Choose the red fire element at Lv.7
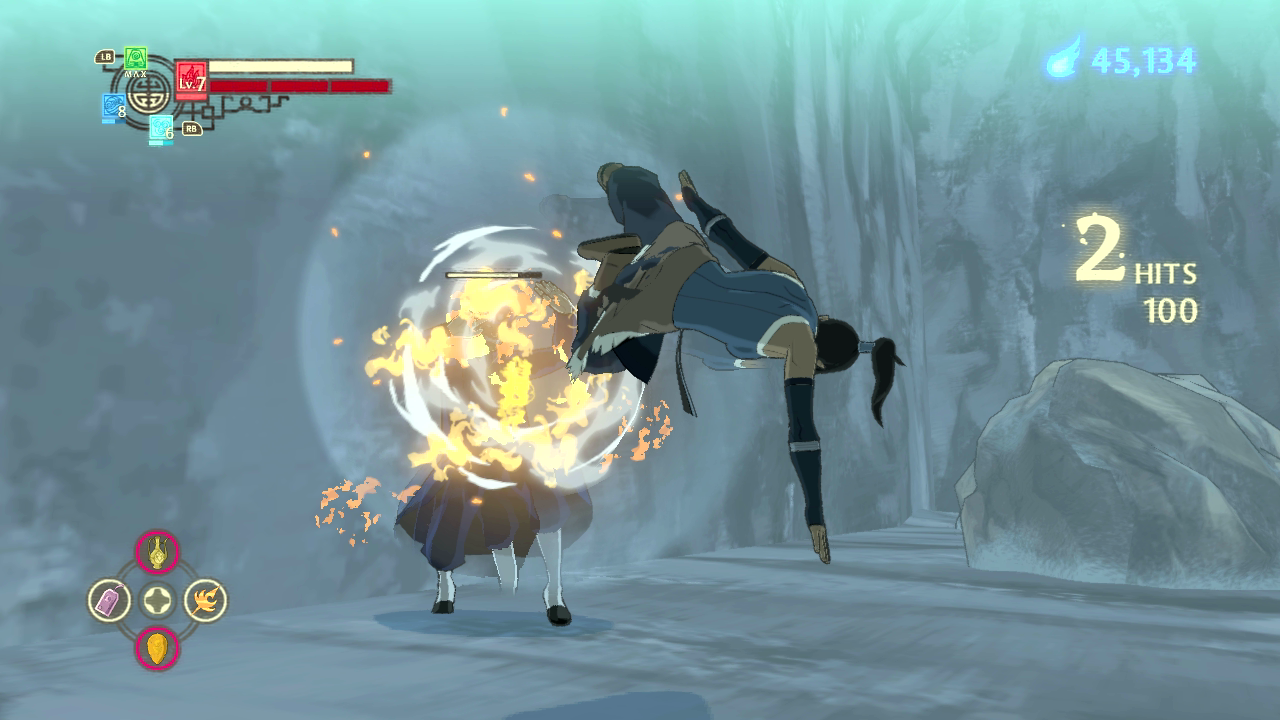Image resolution: width=1280 pixels, height=720 pixels. (x=190, y=78)
